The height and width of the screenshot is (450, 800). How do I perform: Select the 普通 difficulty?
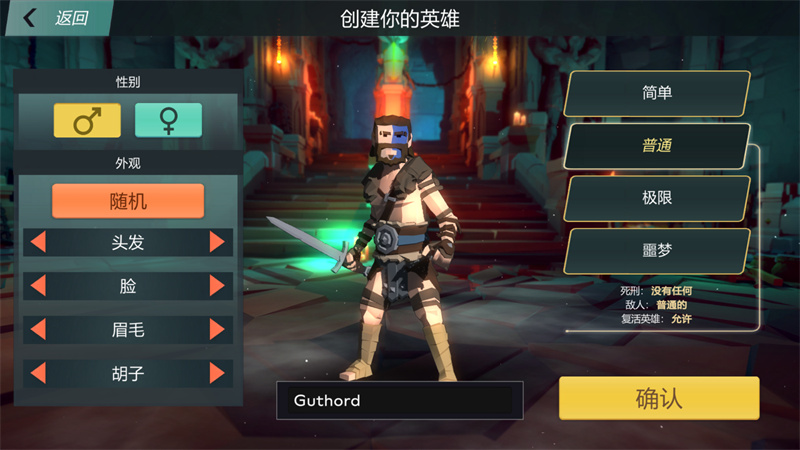pyautogui.click(x=657, y=146)
